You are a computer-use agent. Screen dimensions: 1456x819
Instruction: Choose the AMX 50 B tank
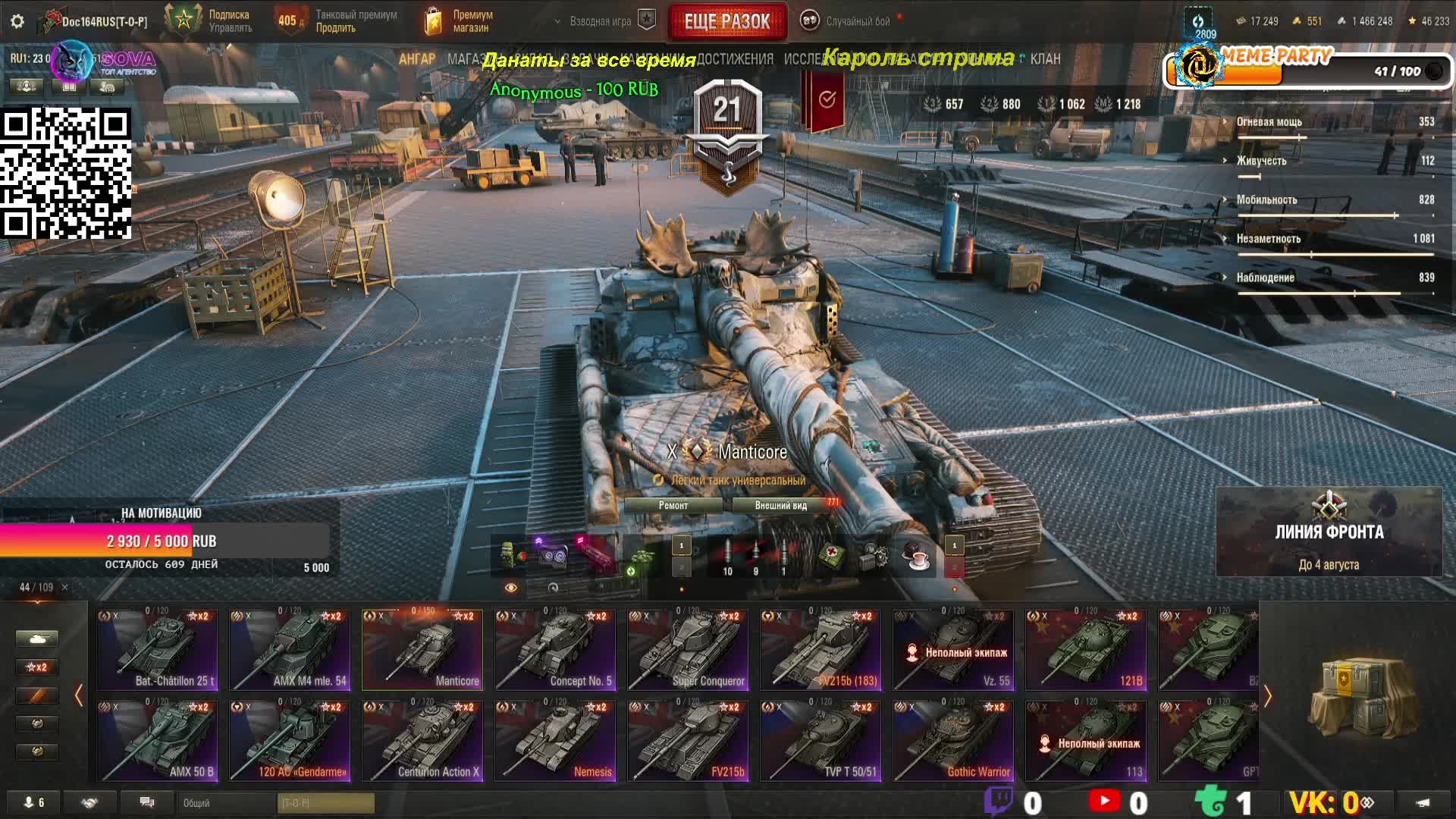coord(157,741)
